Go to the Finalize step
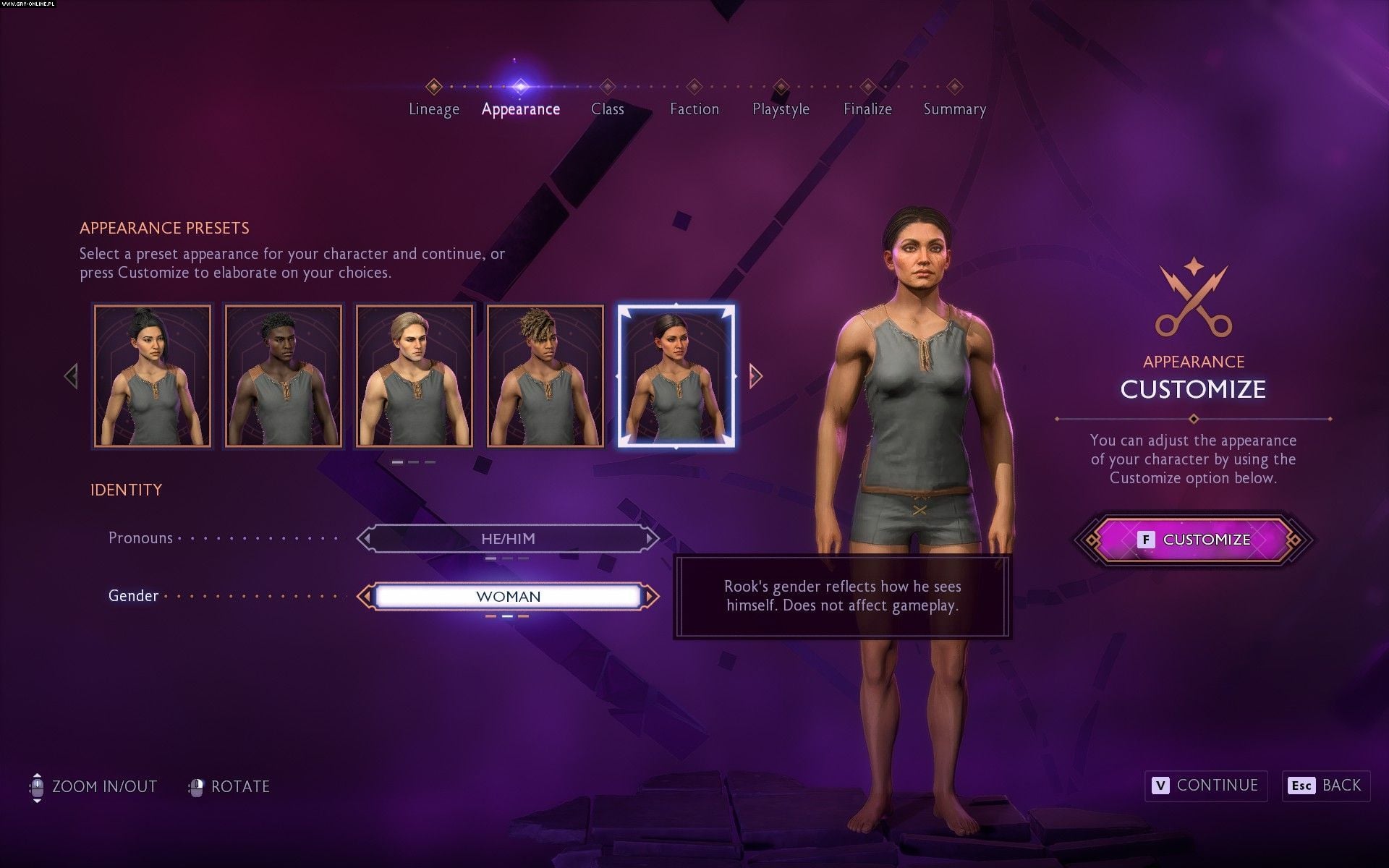The width and height of the screenshot is (1389, 868). click(x=867, y=109)
